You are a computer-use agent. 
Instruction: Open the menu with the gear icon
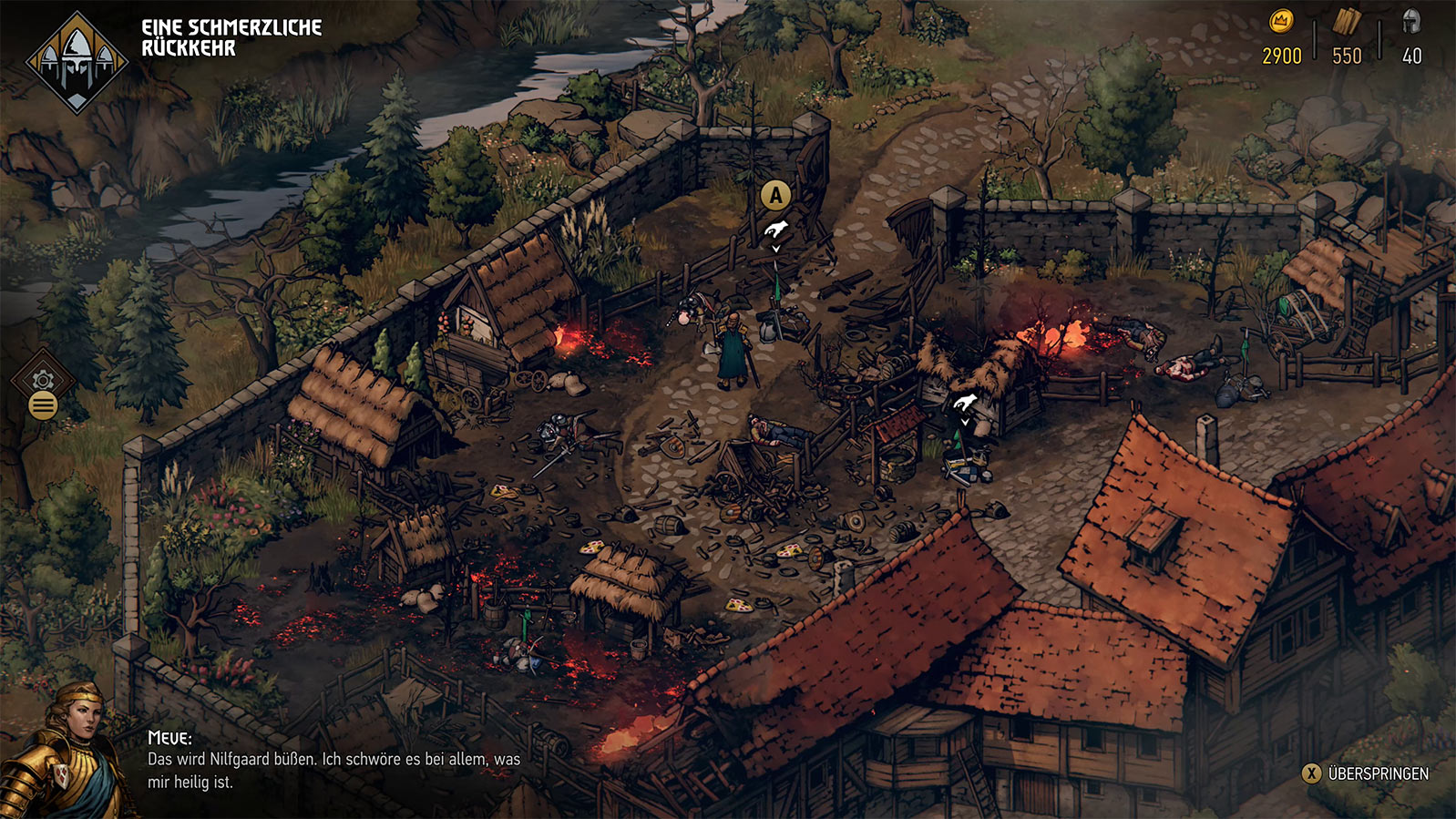click(43, 381)
